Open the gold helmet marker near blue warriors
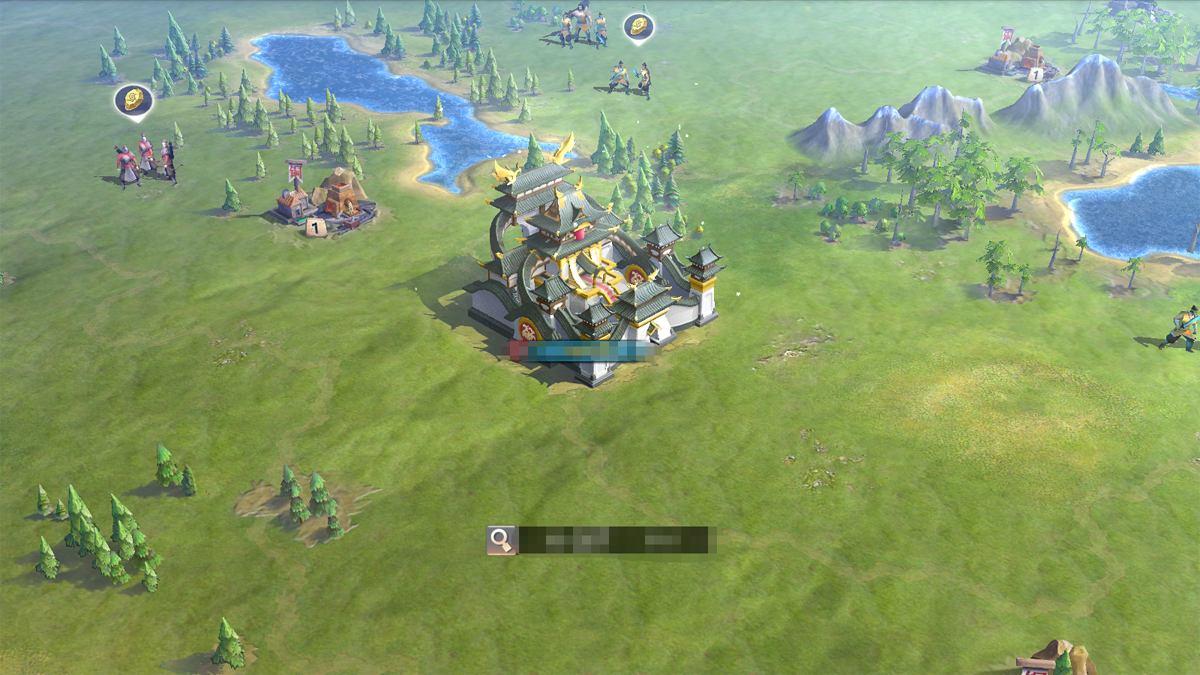 pos(638,26)
